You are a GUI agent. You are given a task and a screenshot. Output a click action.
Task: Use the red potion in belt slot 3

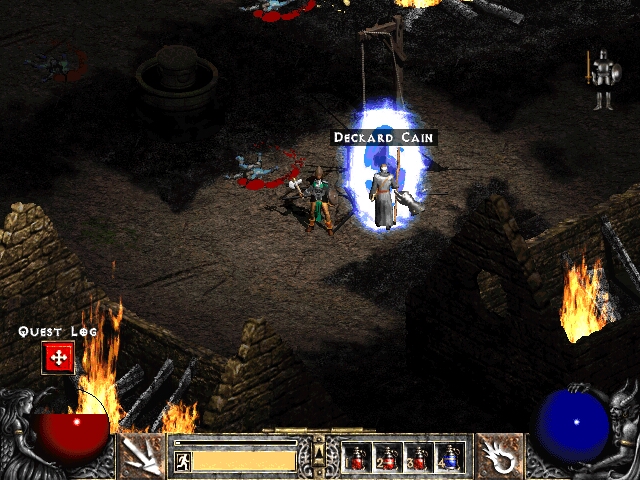418,458
